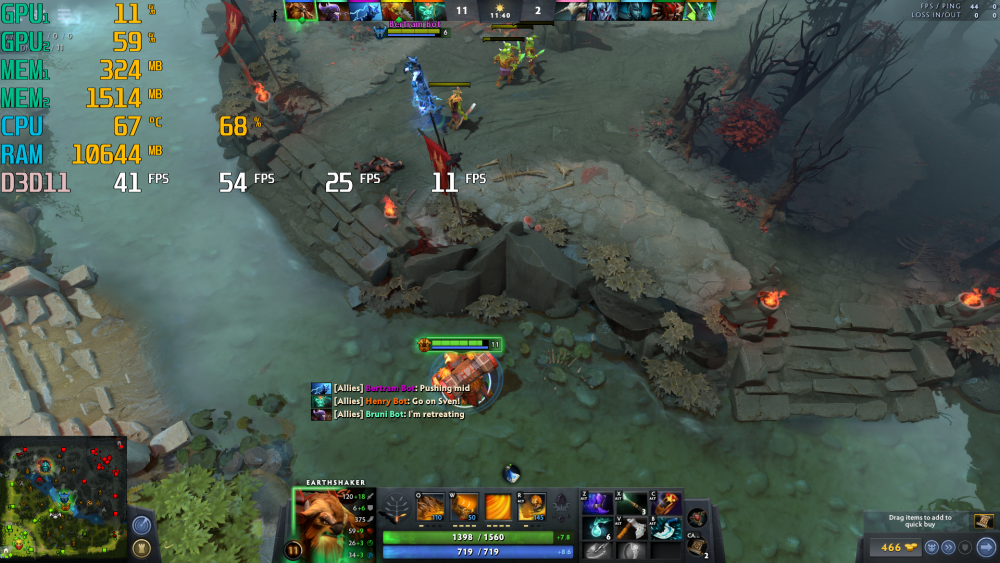Screen dimensions: 1000x563
Task: Activate Earthshaker's Fissure ability
Action: [430, 507]
